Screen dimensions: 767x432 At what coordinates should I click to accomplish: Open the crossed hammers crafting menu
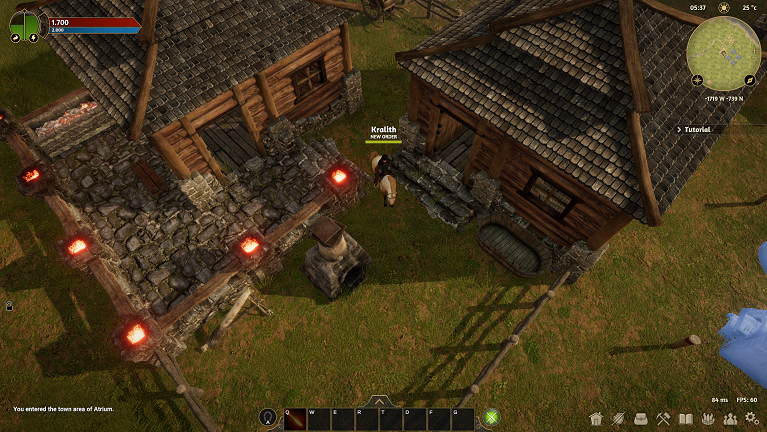663,418
